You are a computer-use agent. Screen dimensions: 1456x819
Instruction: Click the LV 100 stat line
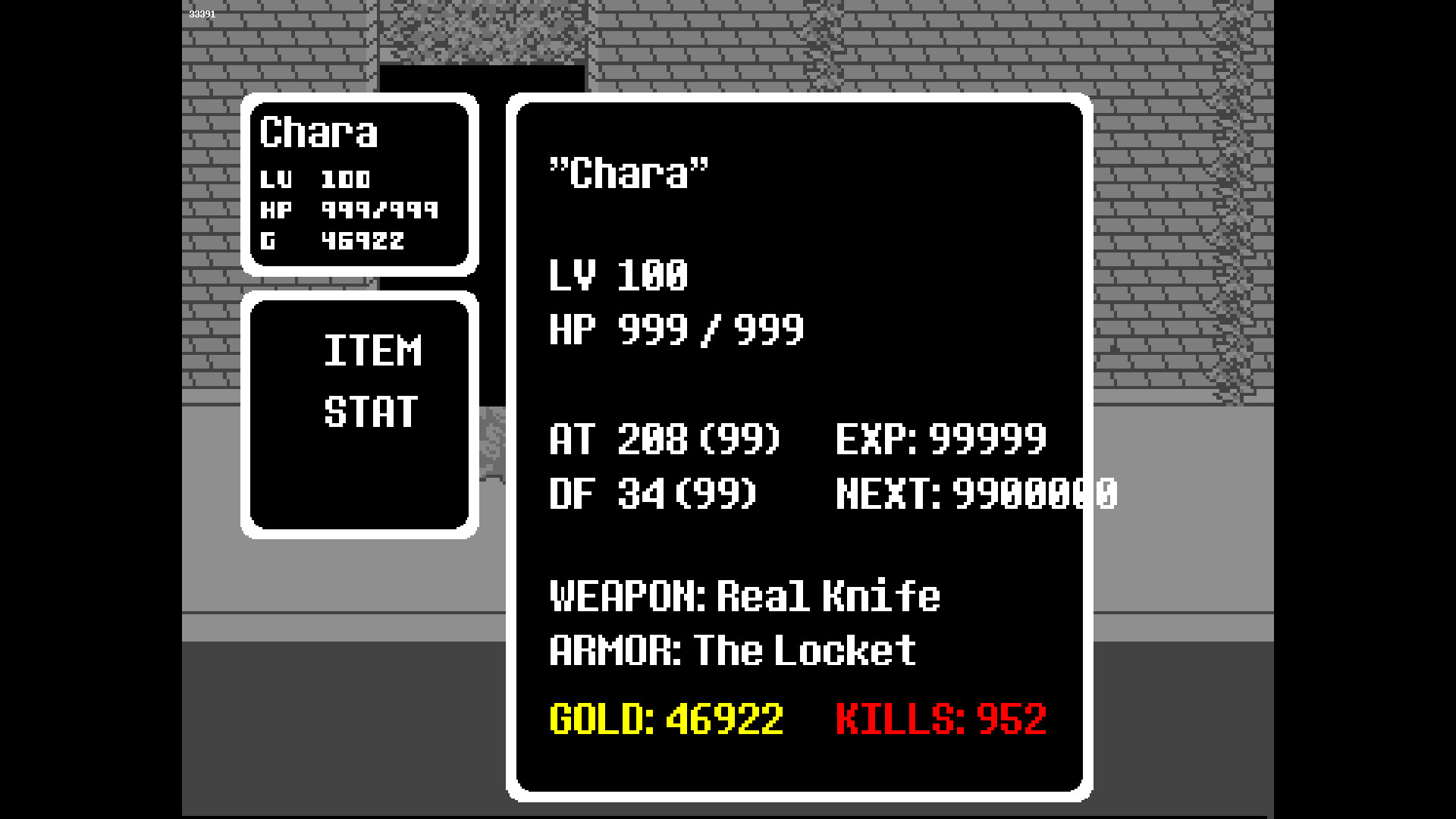617,276
